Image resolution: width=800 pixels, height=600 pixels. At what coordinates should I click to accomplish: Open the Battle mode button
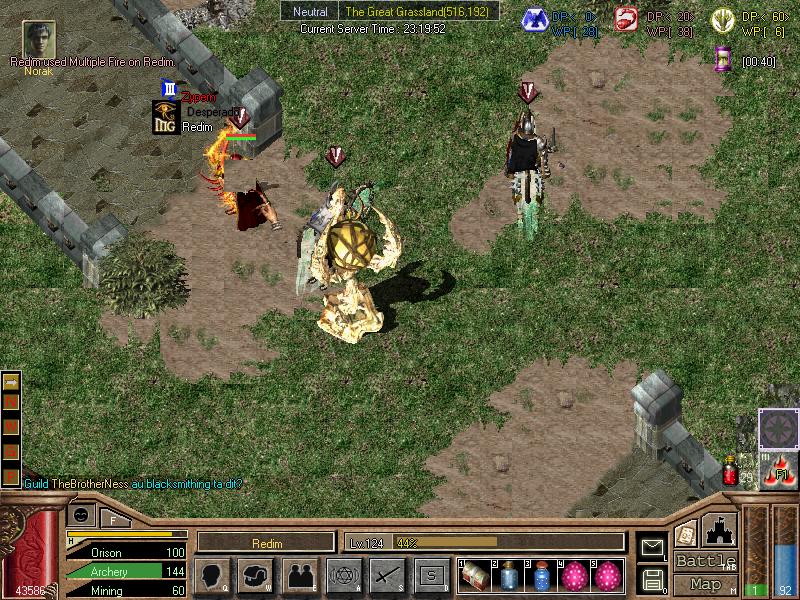click(706, 561)
